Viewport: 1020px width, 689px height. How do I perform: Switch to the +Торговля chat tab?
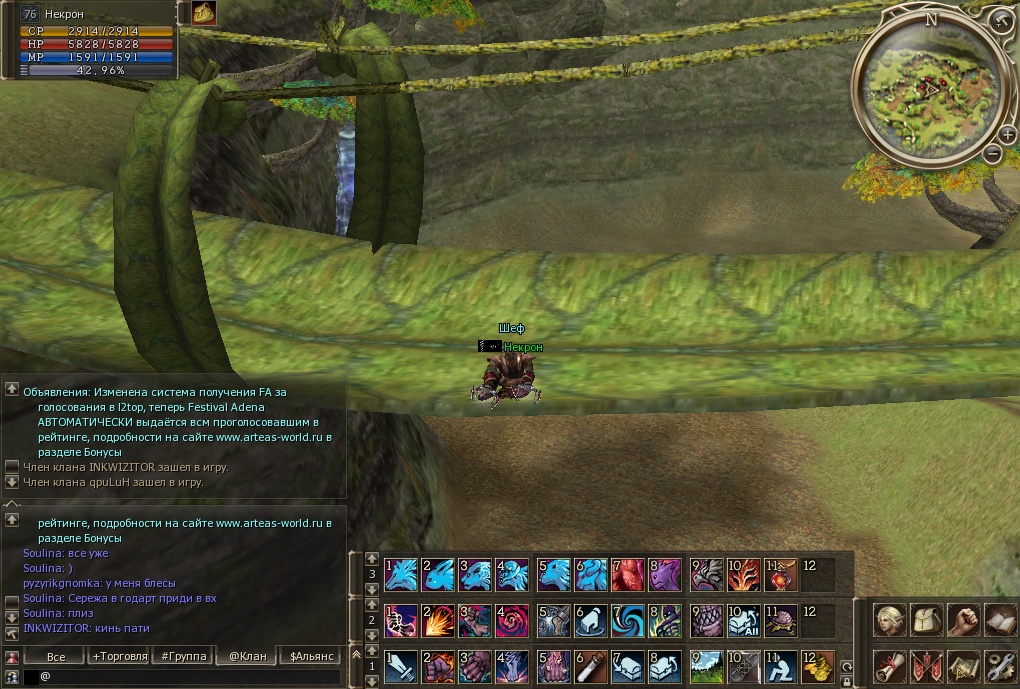coord(118,656)
